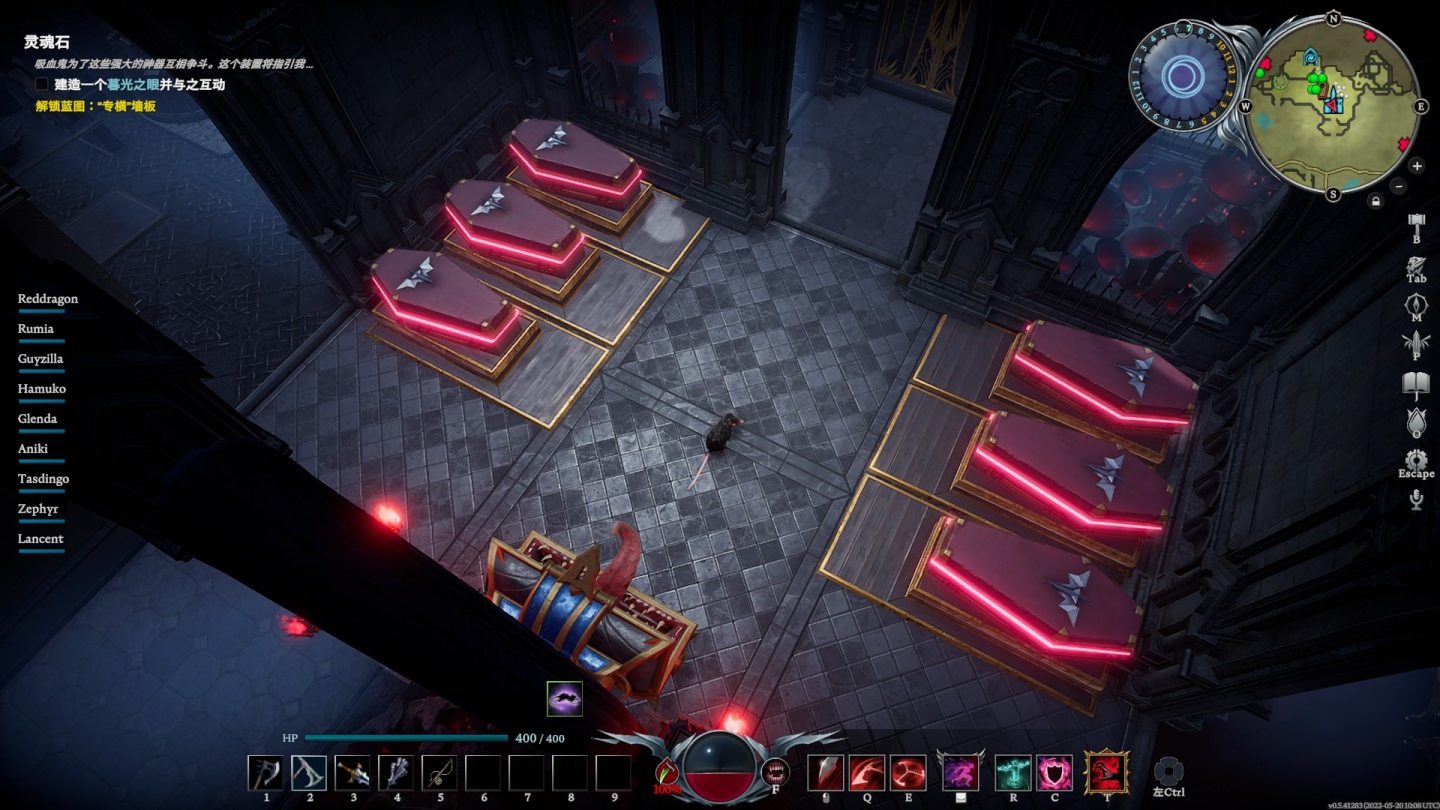Open the settings gear icon labeled Escape
1440x810 pixels.
pyautogui.click(x=1416, y=462)
